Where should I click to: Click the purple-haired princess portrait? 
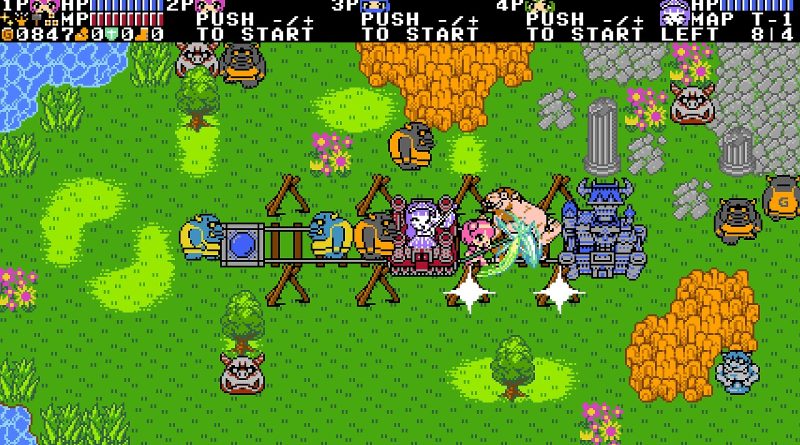coord(673,11)
